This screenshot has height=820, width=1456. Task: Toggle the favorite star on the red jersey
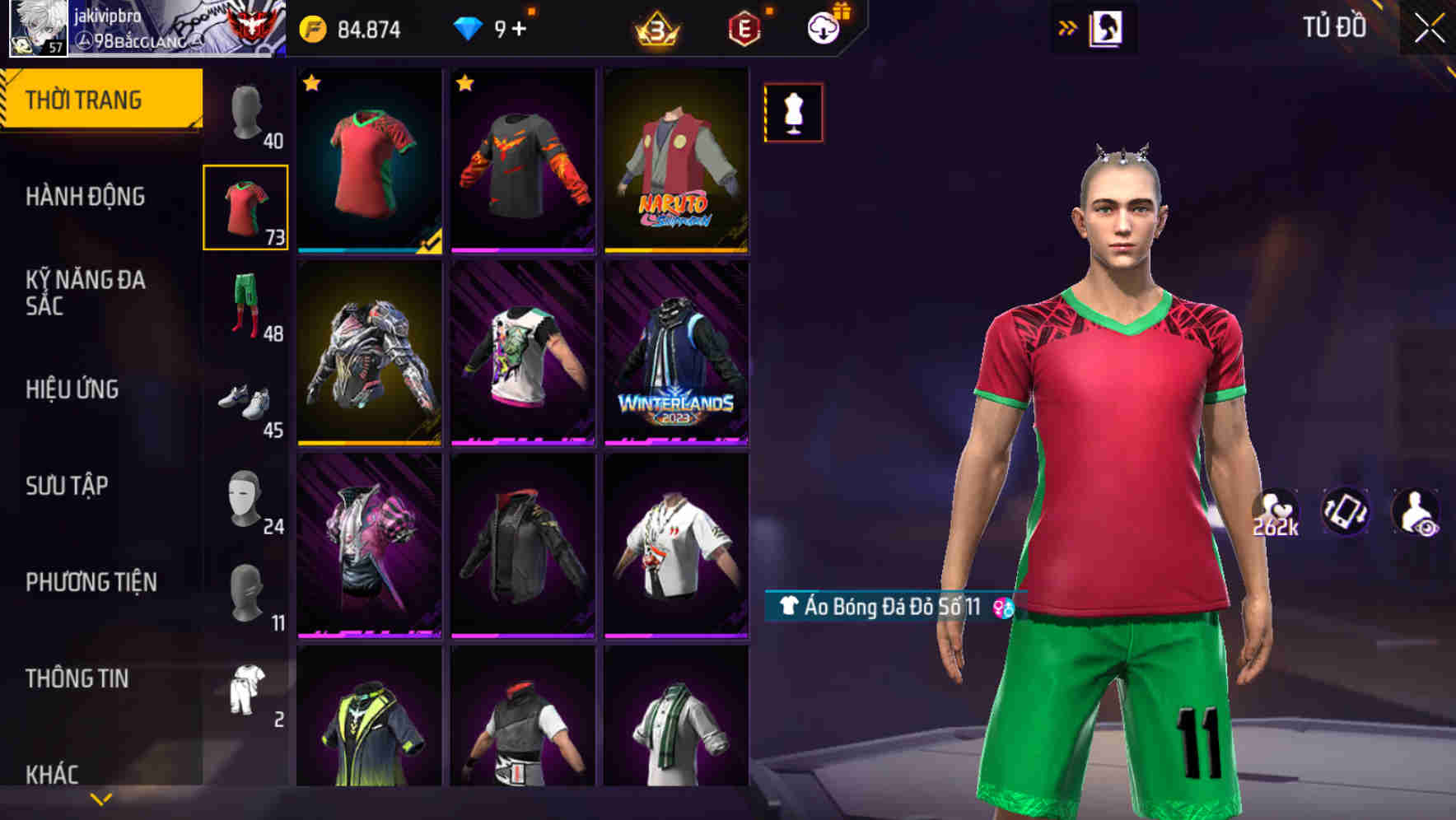point(311,83)
